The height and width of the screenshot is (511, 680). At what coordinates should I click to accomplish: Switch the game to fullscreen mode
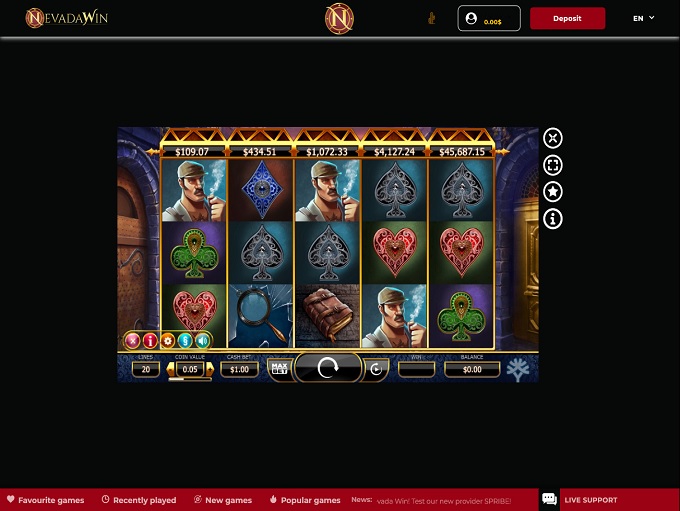click(553, 165)
